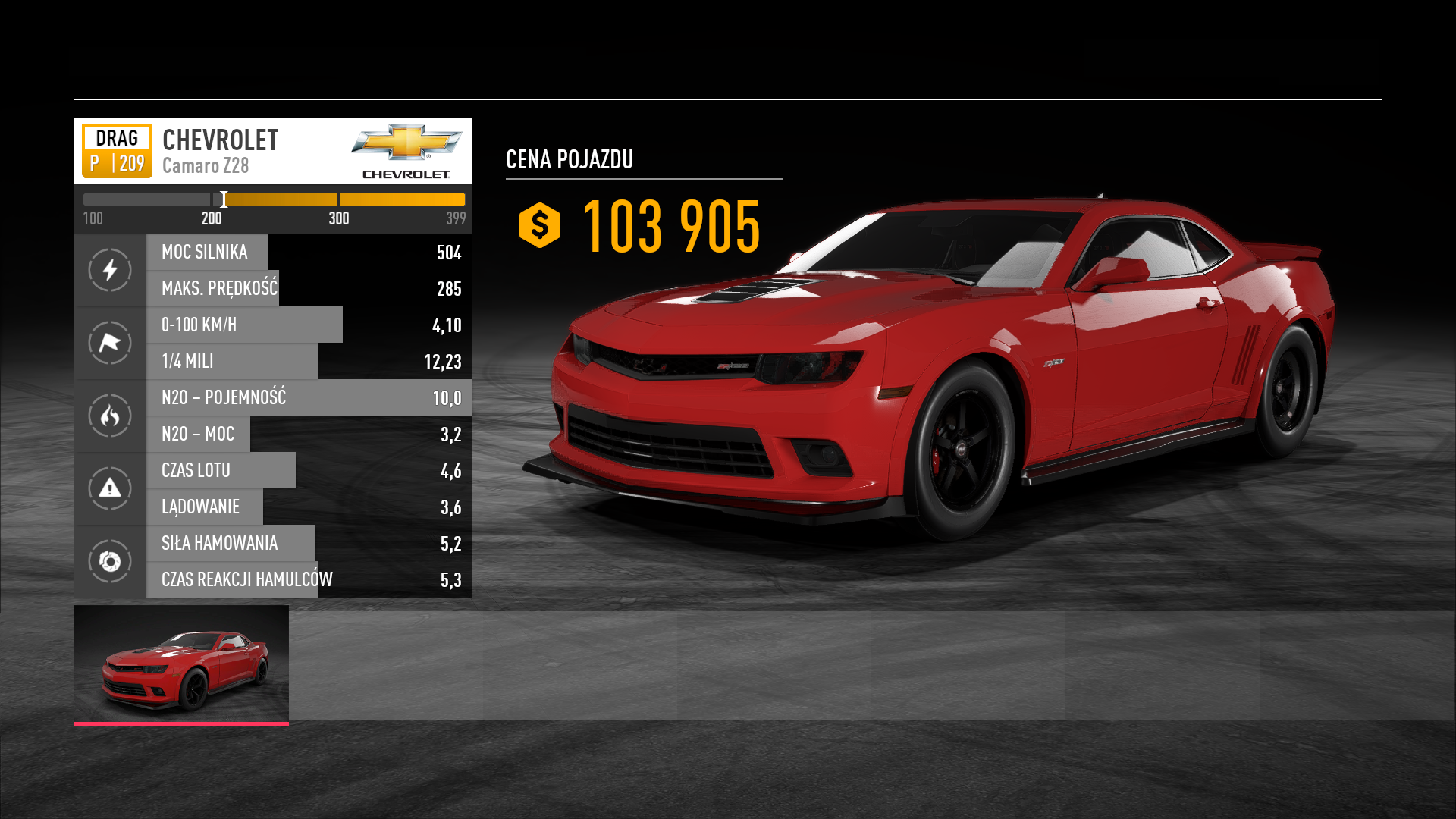Select the lightning bolt engine power icon
1456x819 pixels.
pos(110,270)
